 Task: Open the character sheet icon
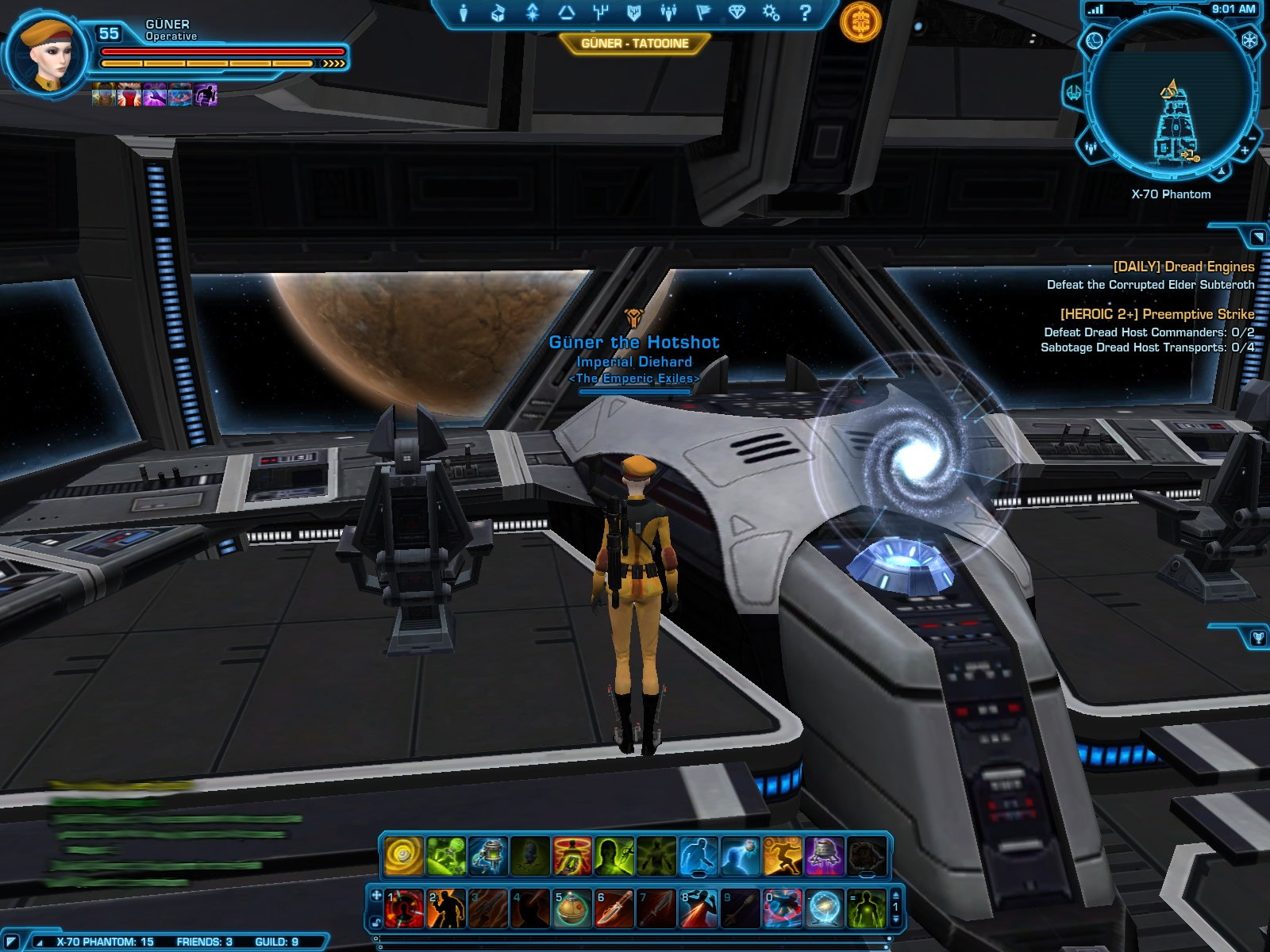tap(464, 13)
